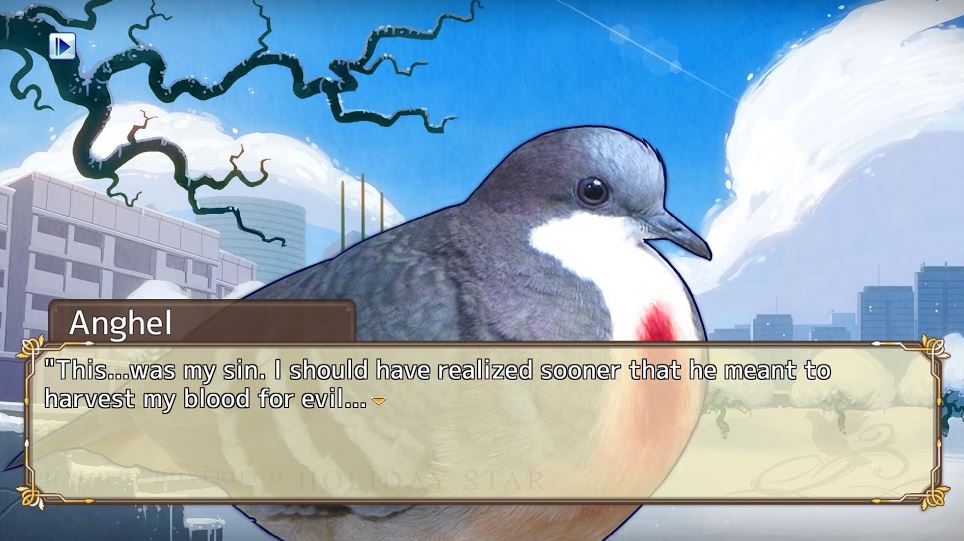Click the skip arrow button in the corner
The image size is (964, 541).
63,46
